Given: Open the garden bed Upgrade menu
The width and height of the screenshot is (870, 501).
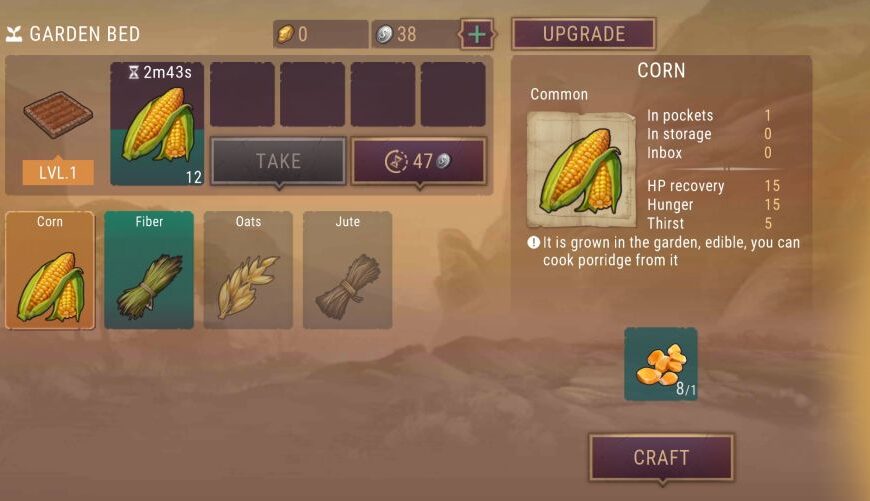Looking at the screenshot, I should pos(583,34).
